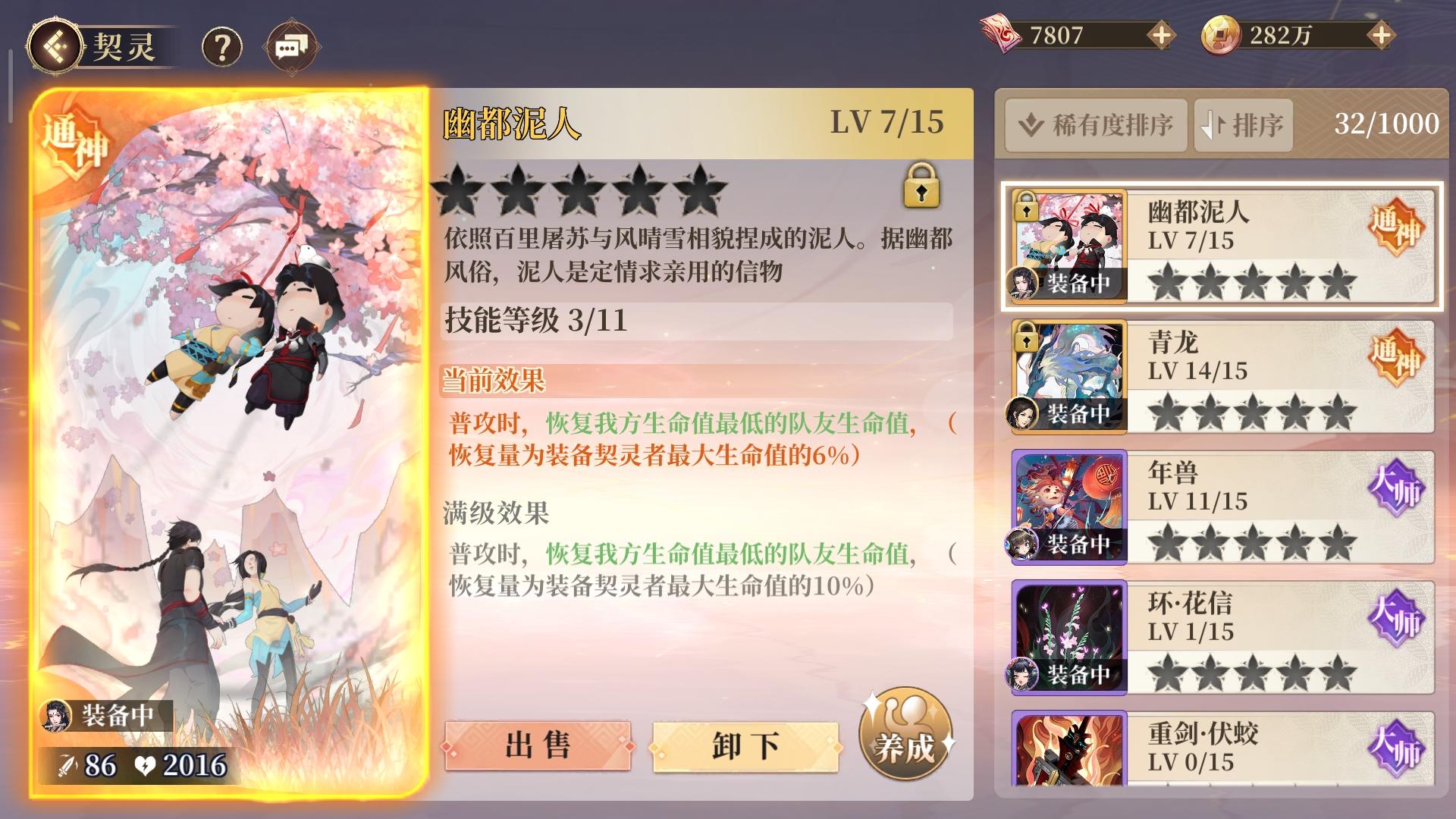
Task: Open the 稀有度排序 sorting dropdown
Action: point(1096,124)
